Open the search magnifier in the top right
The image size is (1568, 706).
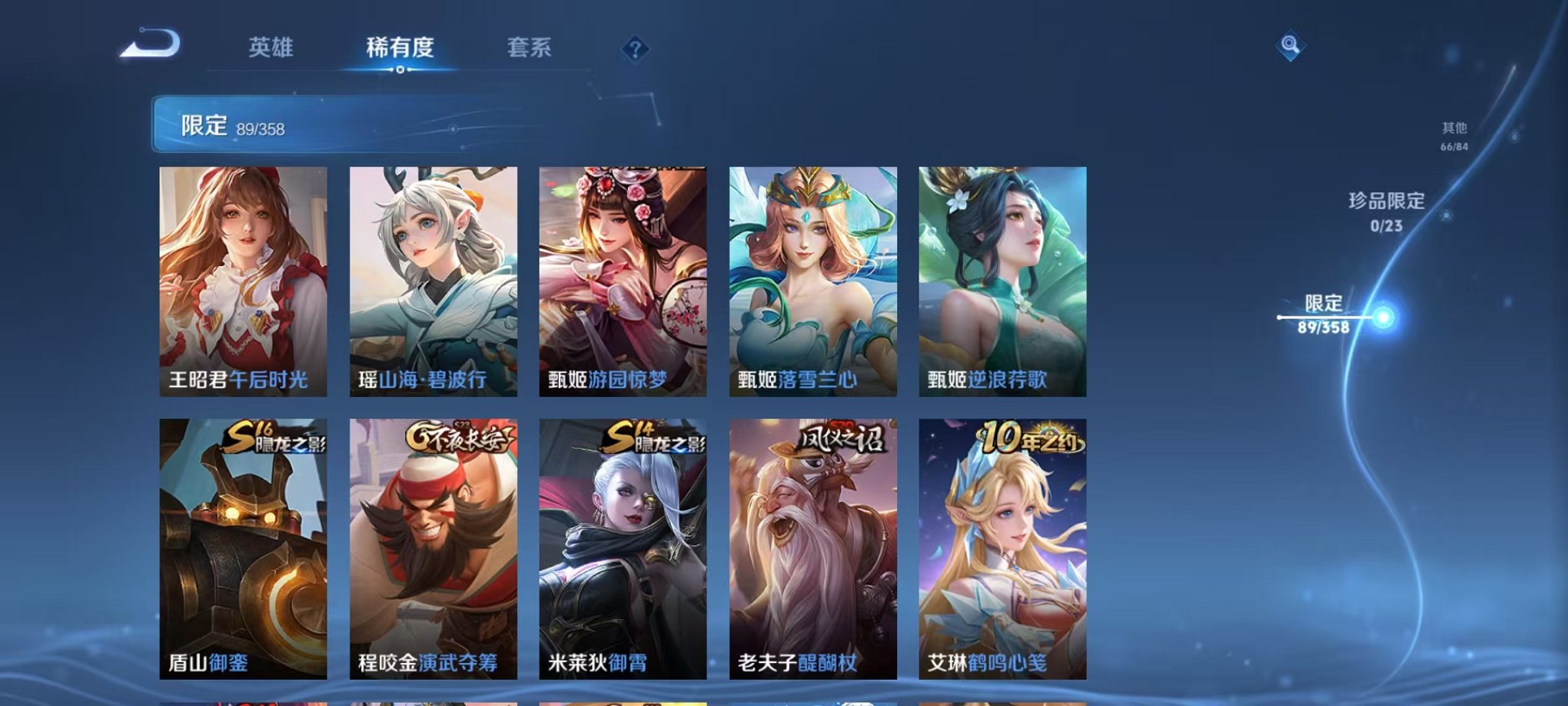point(1291,45)
